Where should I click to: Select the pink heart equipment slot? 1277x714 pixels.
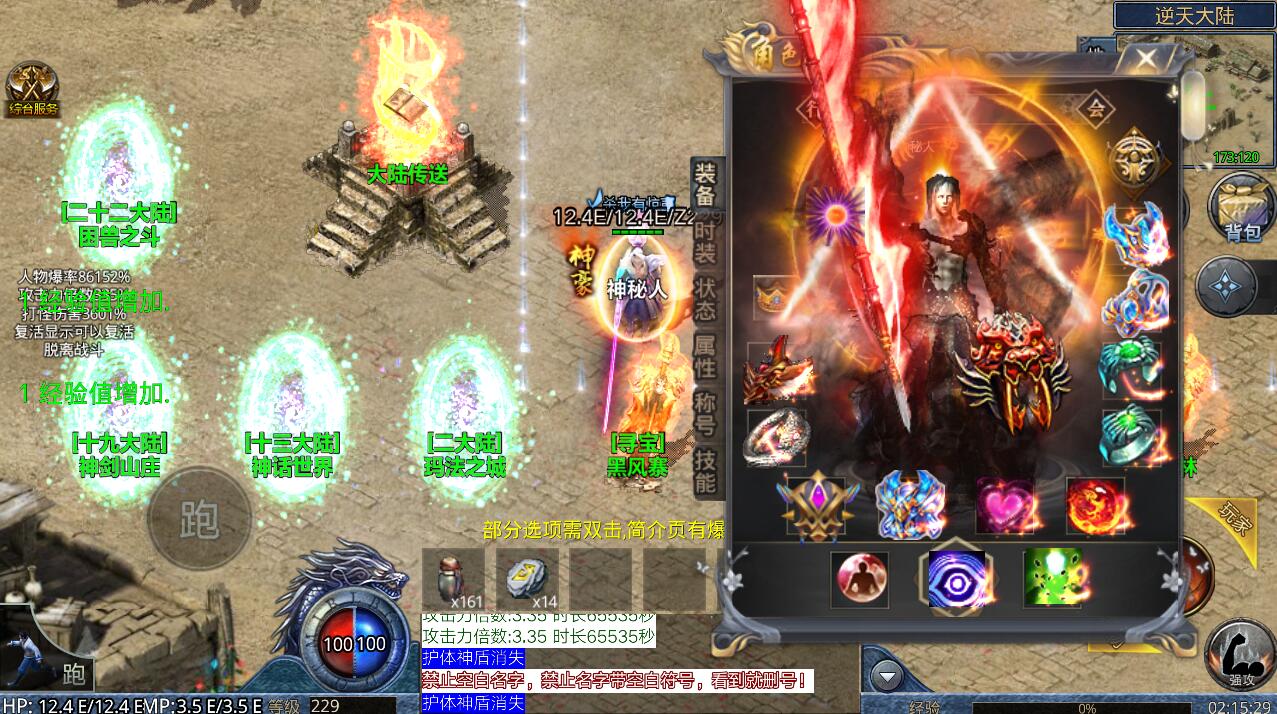1005,506
